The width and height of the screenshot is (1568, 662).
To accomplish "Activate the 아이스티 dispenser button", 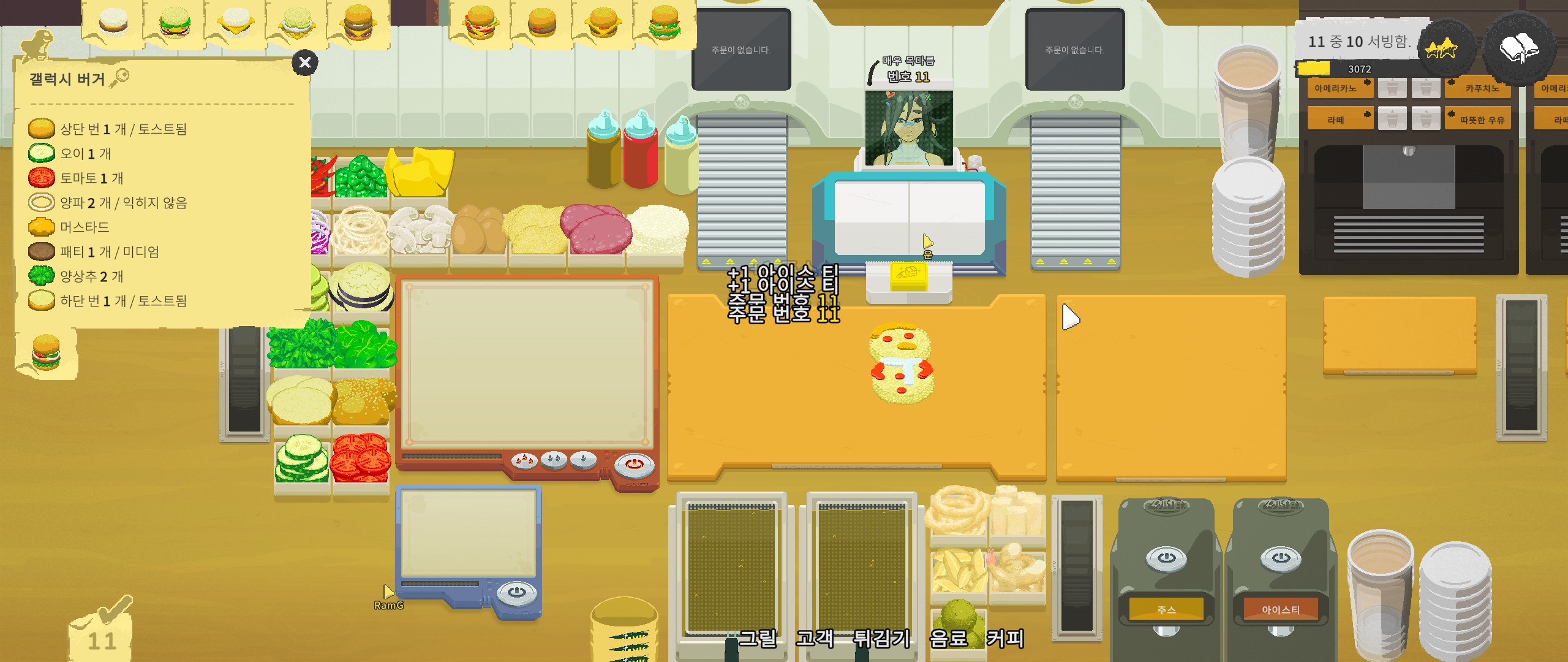I will coord(1280,609).
